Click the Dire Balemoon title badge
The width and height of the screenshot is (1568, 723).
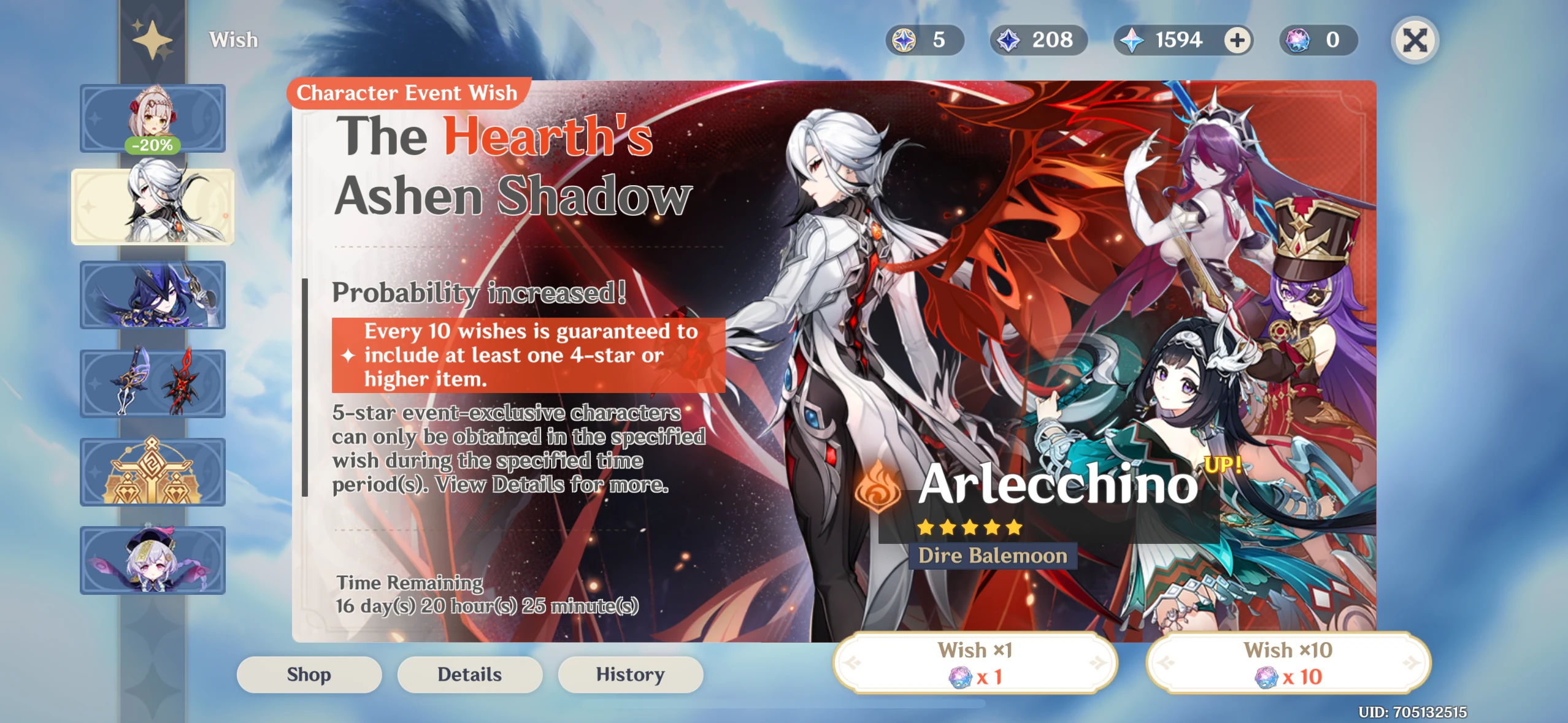point(992,556)
